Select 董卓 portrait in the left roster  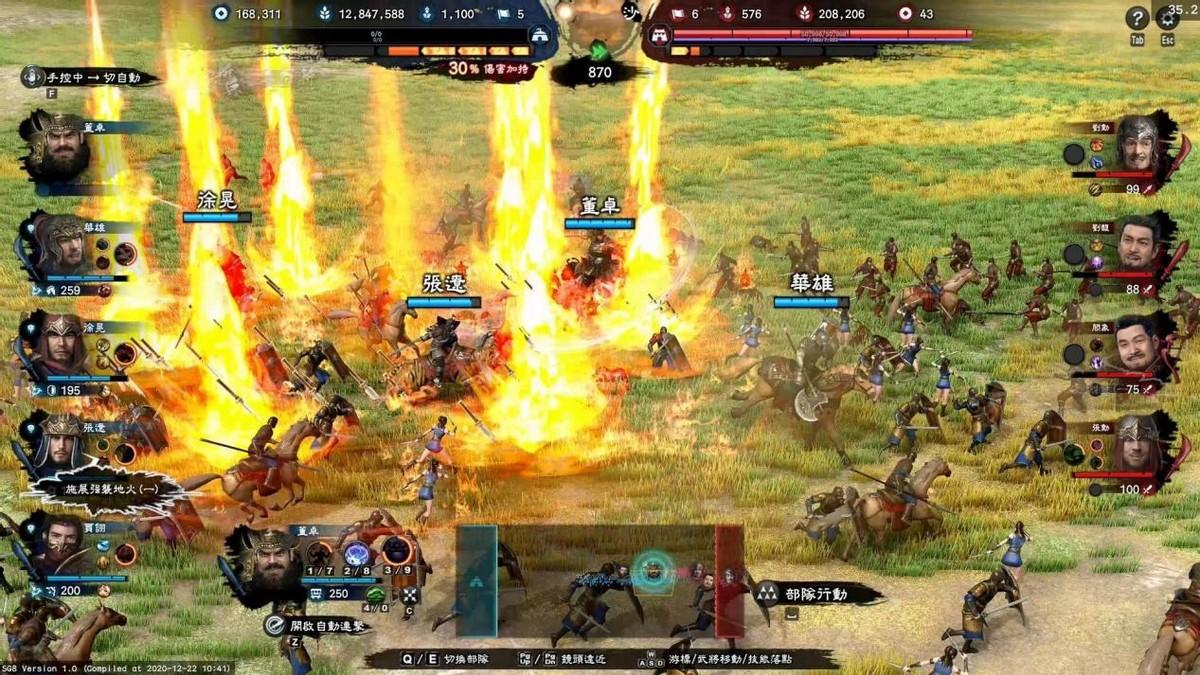pos(57,147)
